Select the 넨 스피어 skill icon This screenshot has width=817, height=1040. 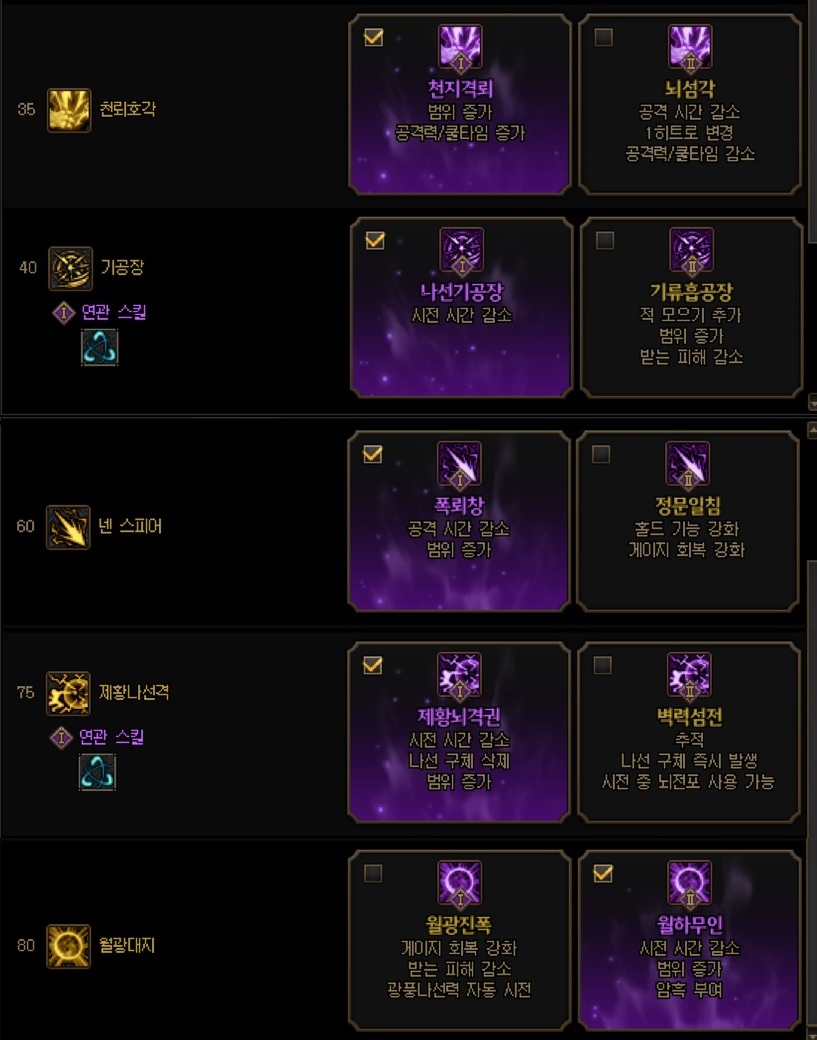point(68,526)
